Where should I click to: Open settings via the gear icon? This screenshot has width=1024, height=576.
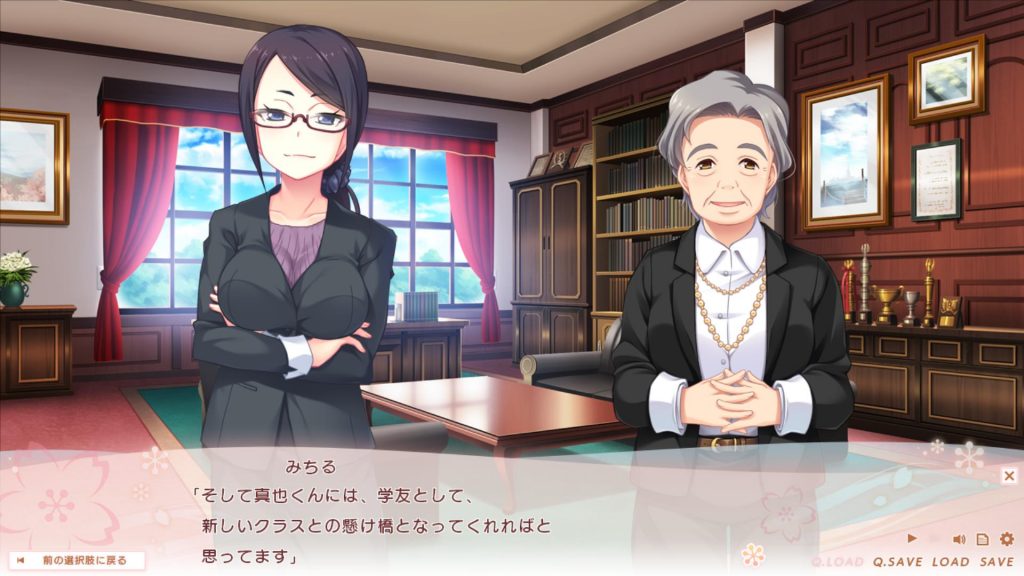(x=1006, y=539)
